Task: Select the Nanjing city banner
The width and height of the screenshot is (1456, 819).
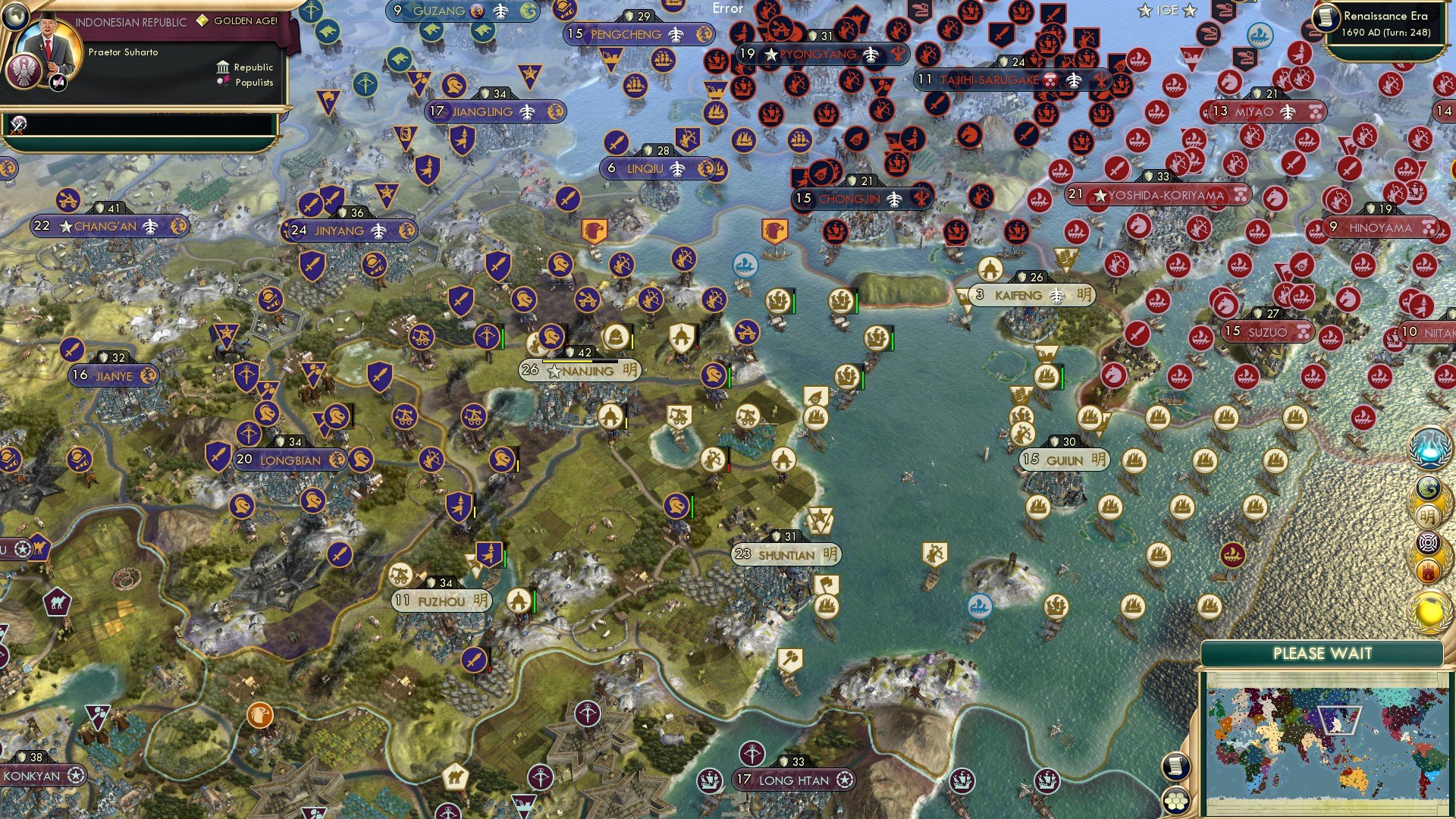Action: click(x=580, y=371)
